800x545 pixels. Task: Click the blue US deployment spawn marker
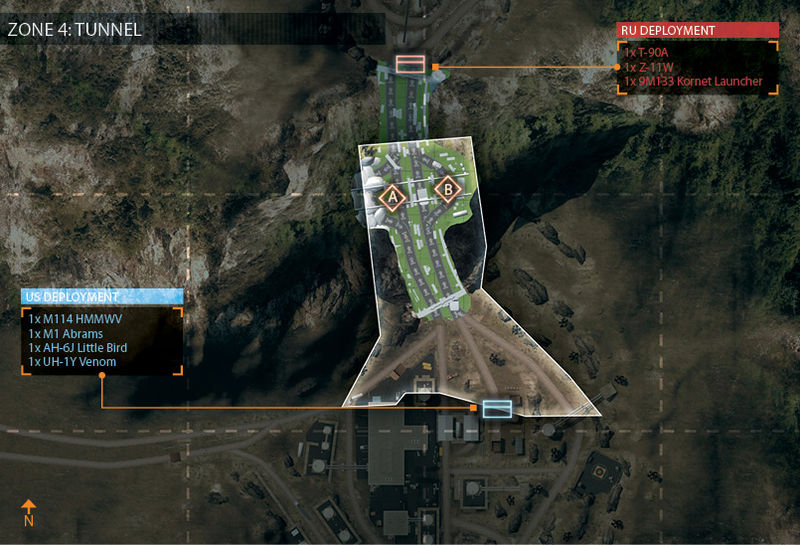pyautogui.click(x=496, y=408)
